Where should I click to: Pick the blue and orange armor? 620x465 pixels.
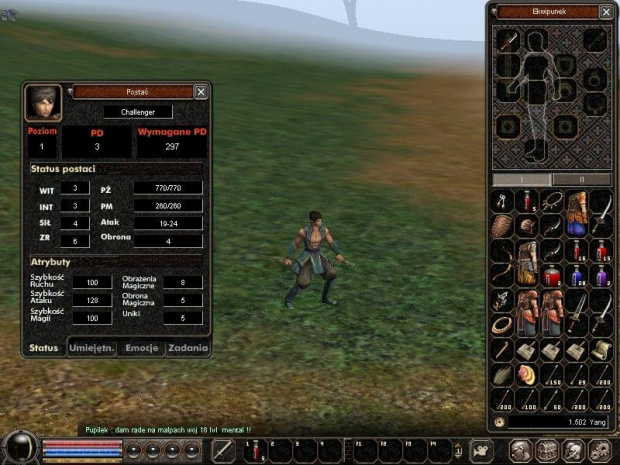pos(577,212)
